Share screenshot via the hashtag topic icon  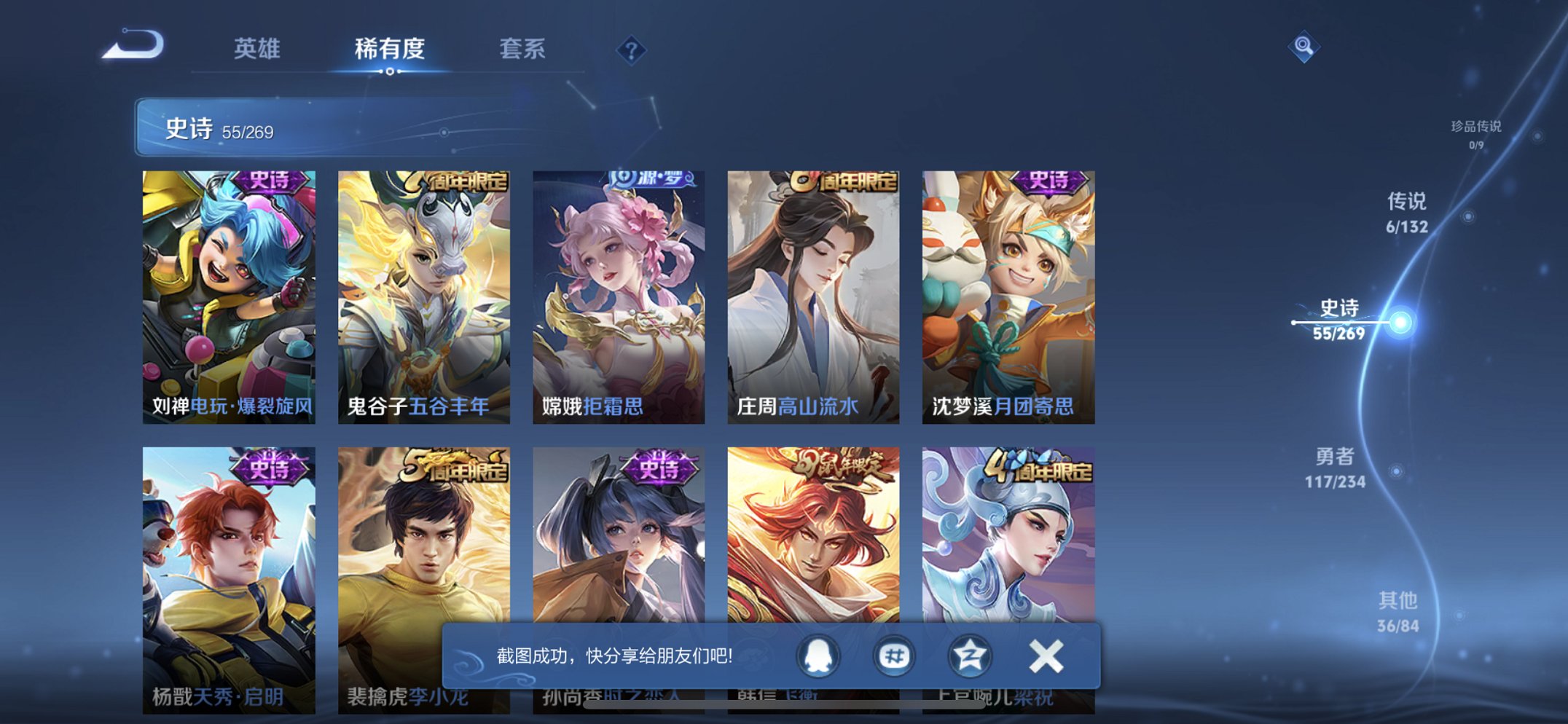pyautogui.click(x=894, y=655)
